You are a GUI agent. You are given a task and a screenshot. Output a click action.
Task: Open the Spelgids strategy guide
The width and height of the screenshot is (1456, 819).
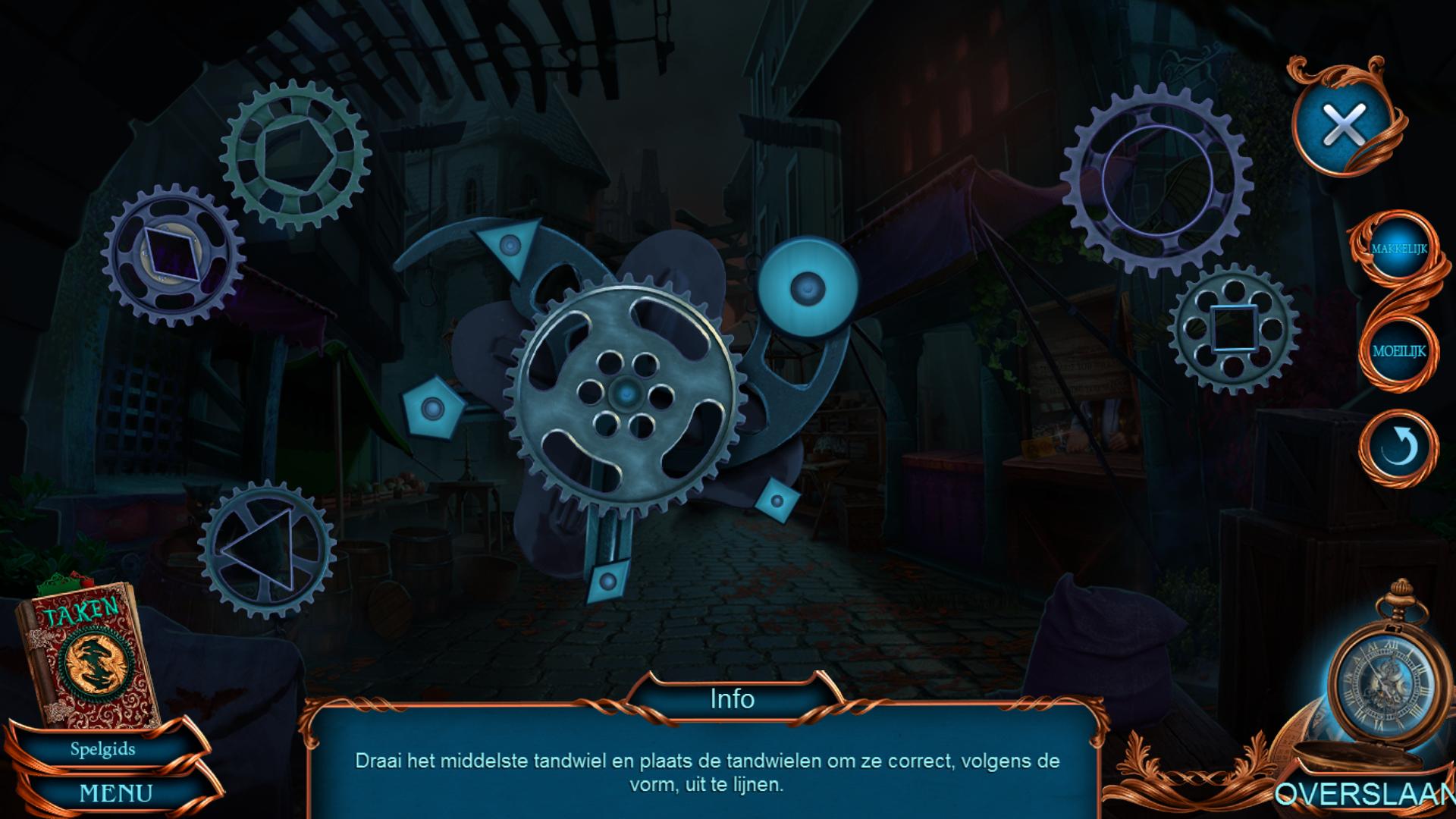pyautogui.click(x=103, y=749)
